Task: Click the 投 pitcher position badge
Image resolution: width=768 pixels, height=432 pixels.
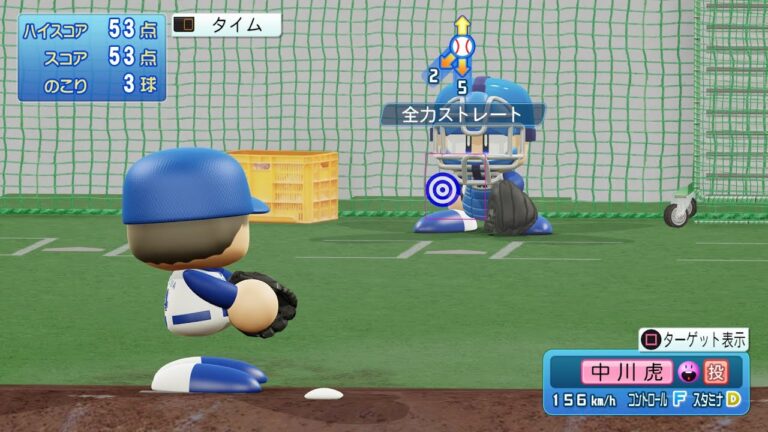Action: 715,372
